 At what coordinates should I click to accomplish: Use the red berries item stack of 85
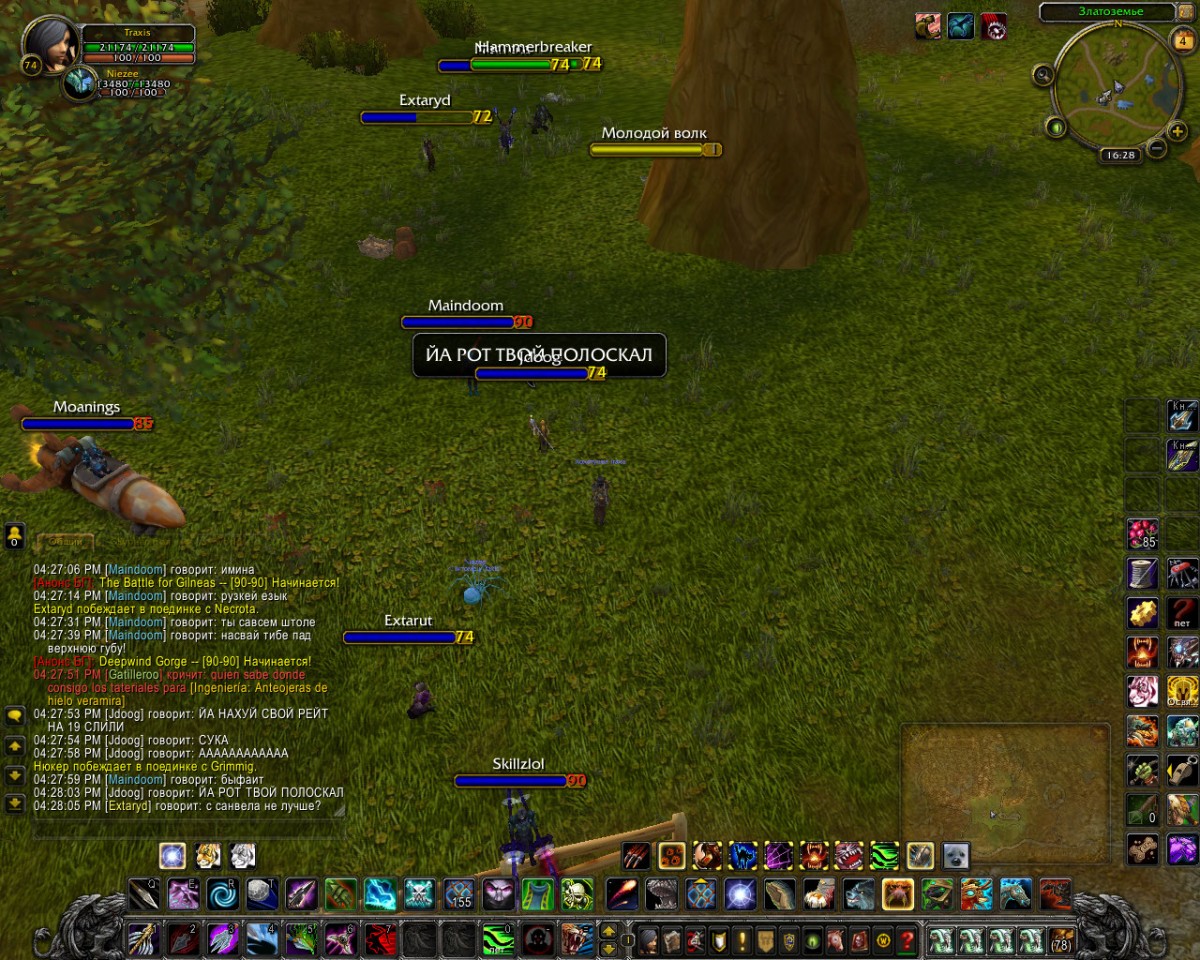pyautogui.click(x=1142, y=533)
